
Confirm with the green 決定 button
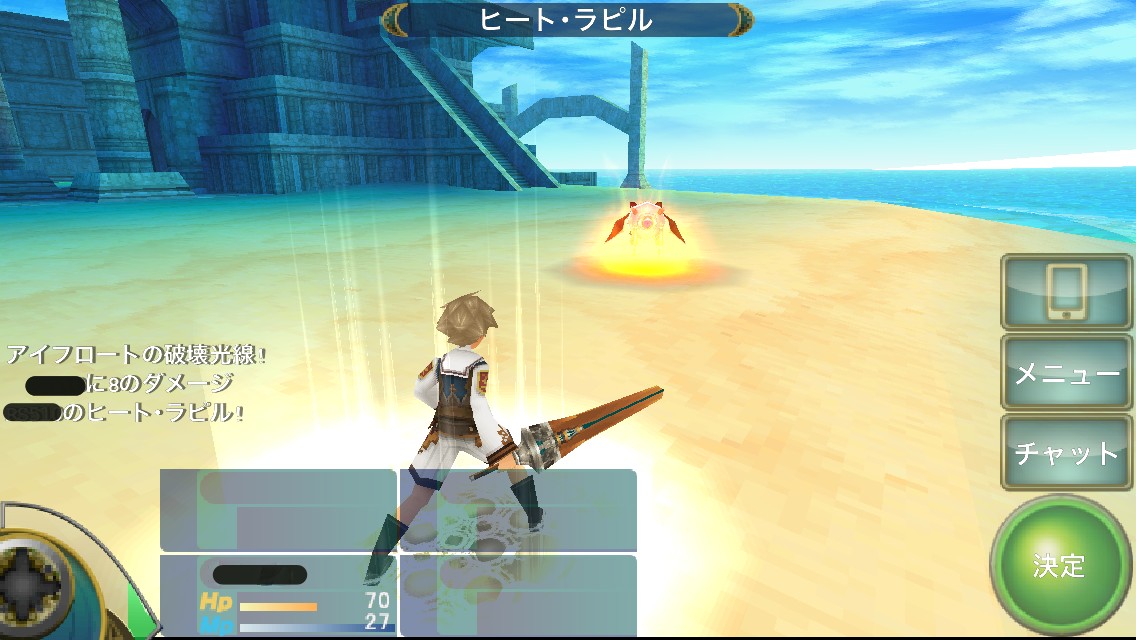click(1060, 565)
